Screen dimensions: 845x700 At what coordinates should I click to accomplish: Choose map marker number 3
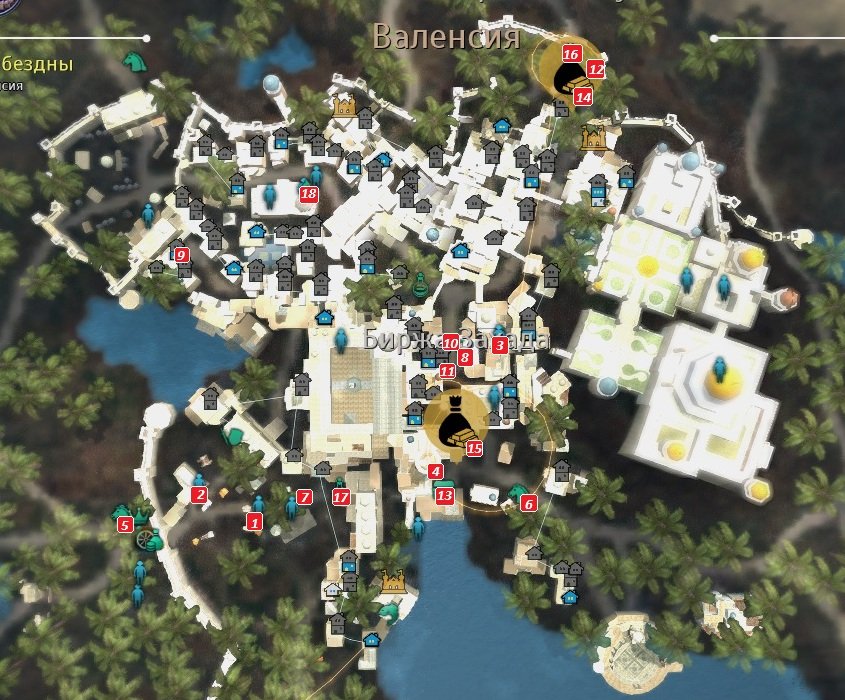point(499,346)
